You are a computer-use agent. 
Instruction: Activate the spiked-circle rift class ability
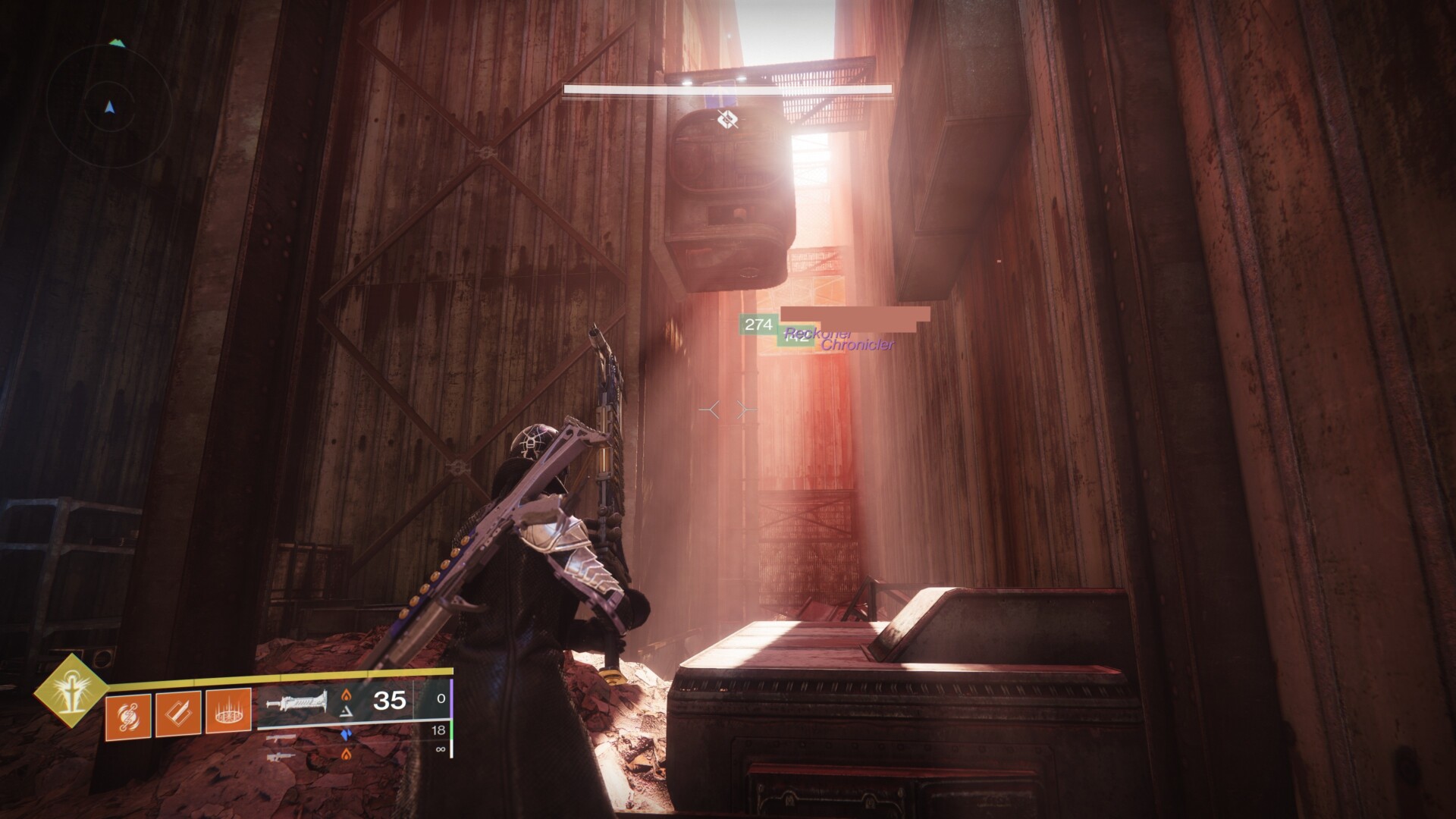228,714
